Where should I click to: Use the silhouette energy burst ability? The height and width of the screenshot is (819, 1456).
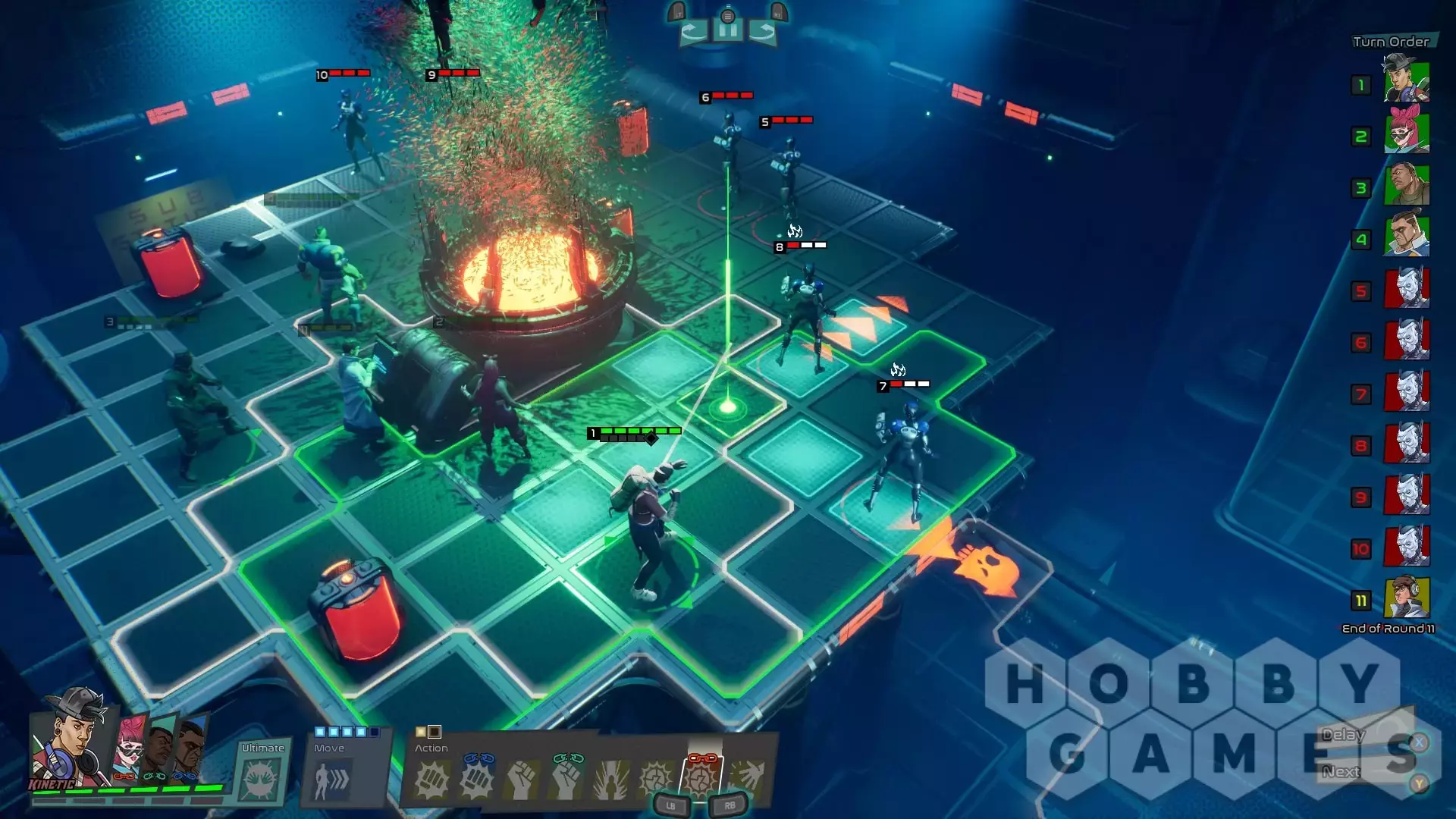click(x=610, y=780)
